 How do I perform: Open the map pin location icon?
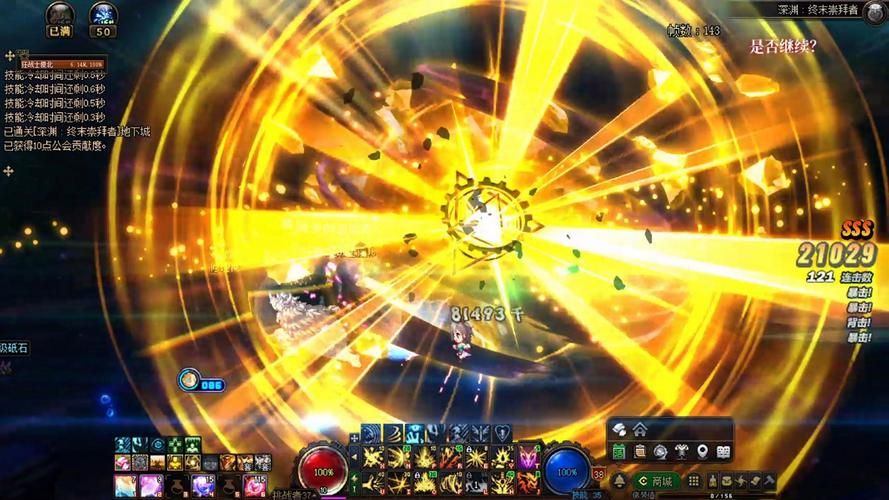[703, 452]
